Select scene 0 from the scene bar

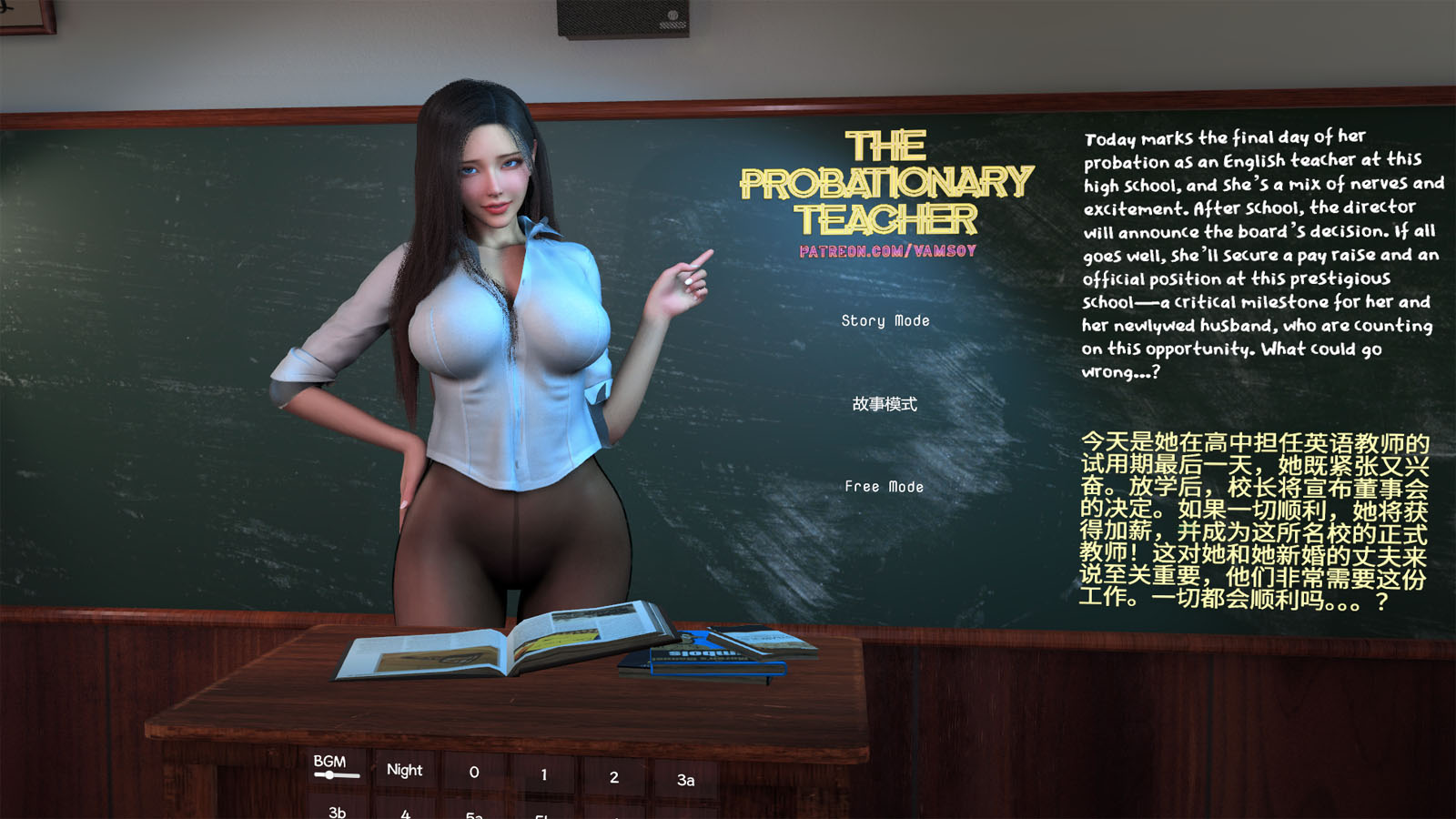473,771
